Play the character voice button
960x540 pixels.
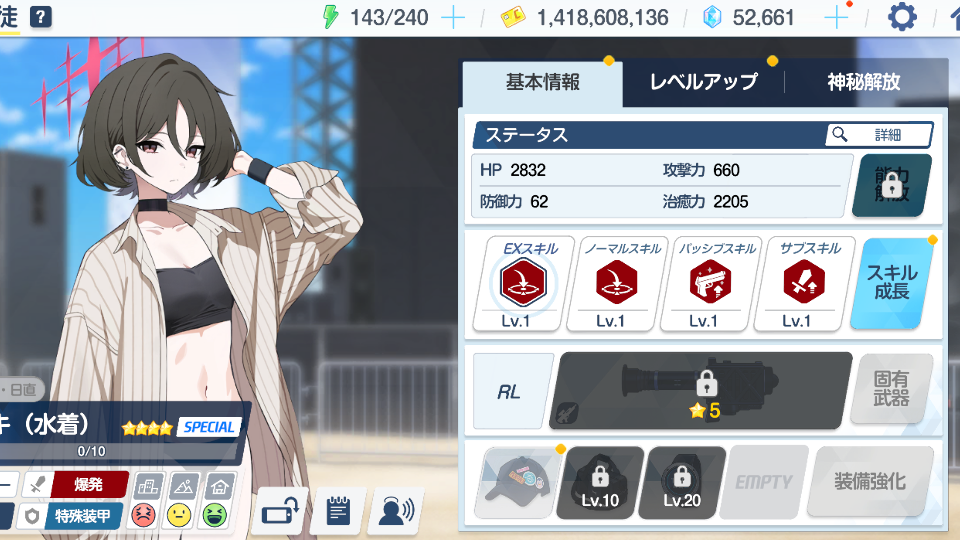pyautogui.click(x=395, y=513)
